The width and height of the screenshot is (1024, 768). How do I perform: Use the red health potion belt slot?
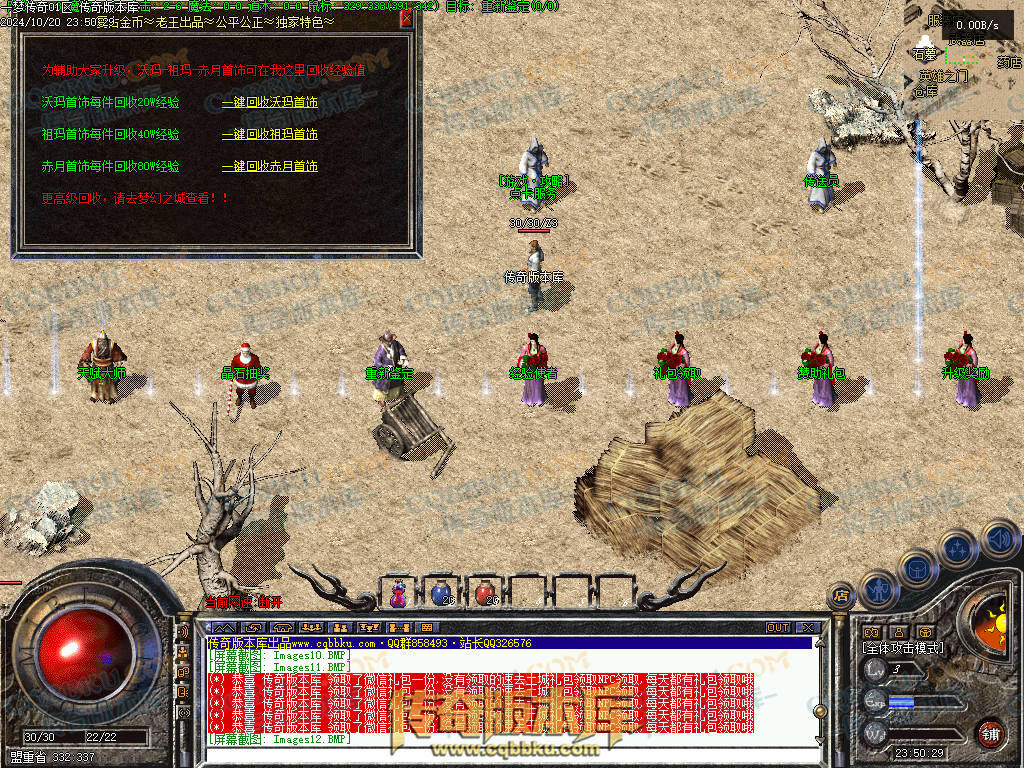coord(484,593)
